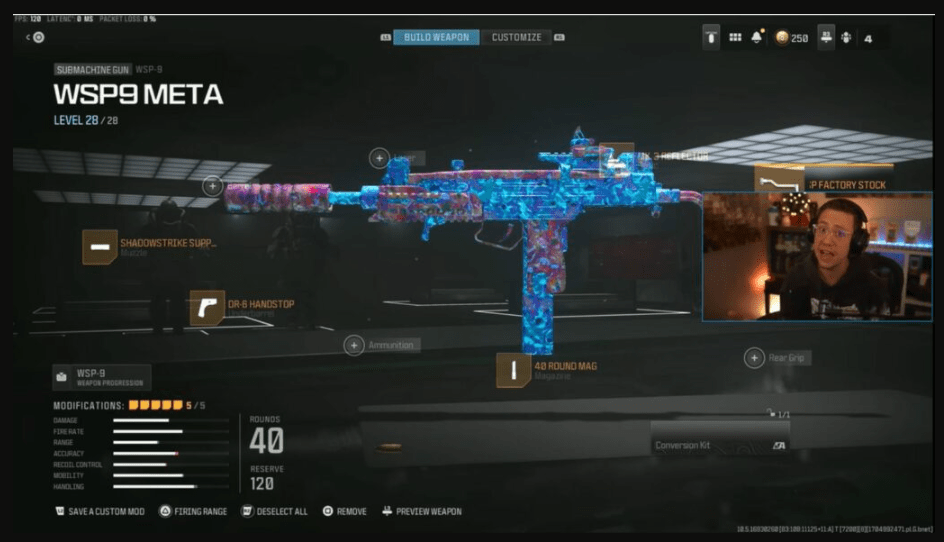This screenshot has width=944, height=542.
Task: Open the notifications bell
Action: click(759, 37)
